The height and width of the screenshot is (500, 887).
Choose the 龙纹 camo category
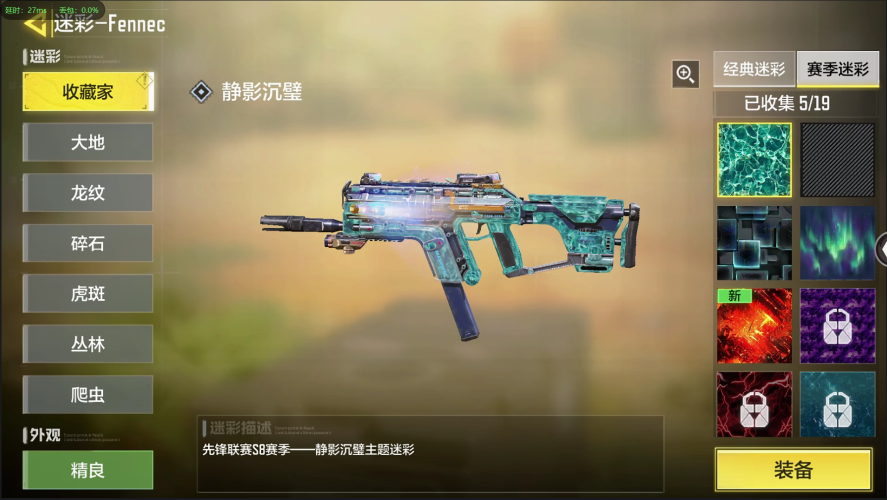coord(88,193)
